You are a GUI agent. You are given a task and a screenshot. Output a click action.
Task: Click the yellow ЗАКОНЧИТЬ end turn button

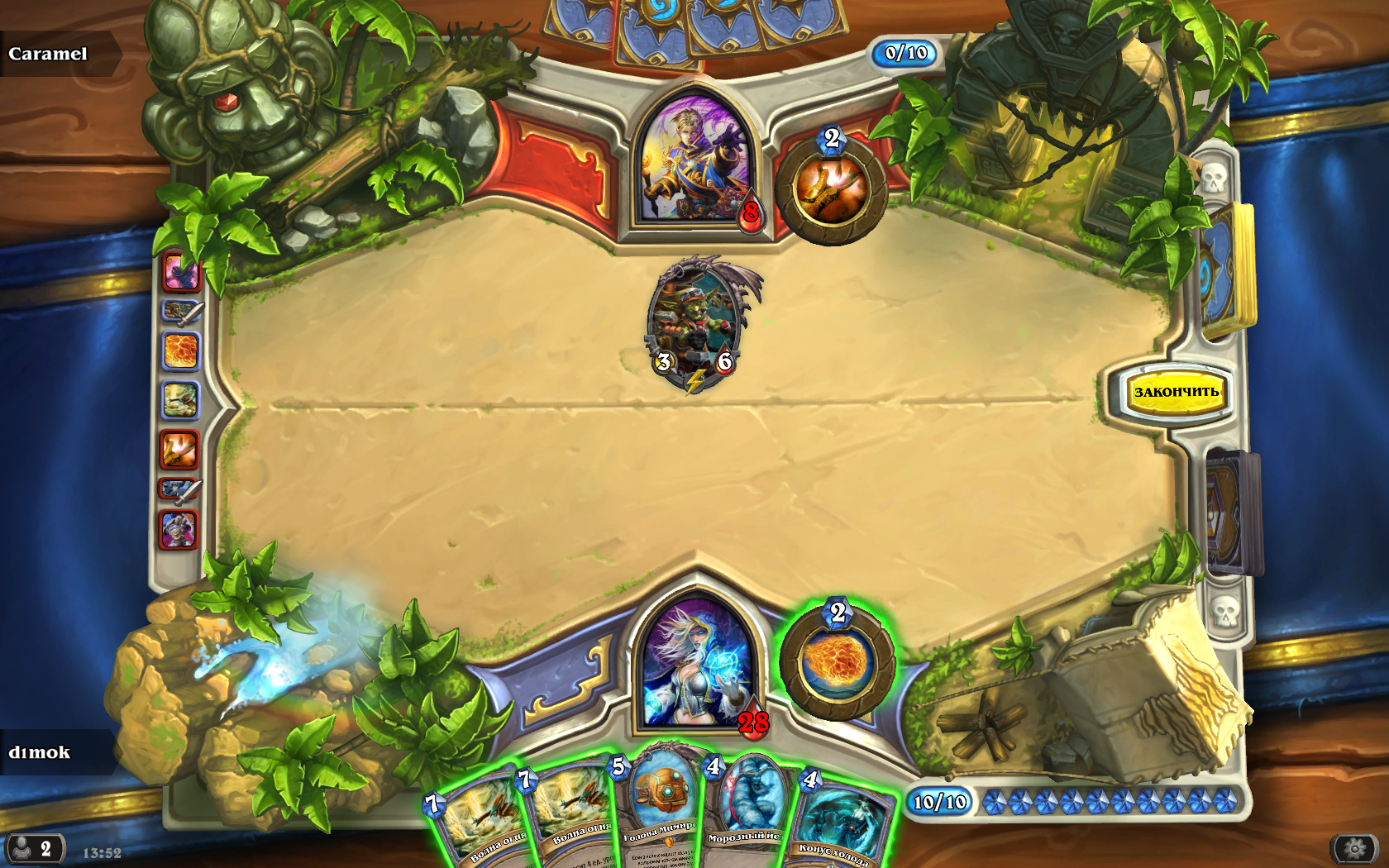[1175, 392]
